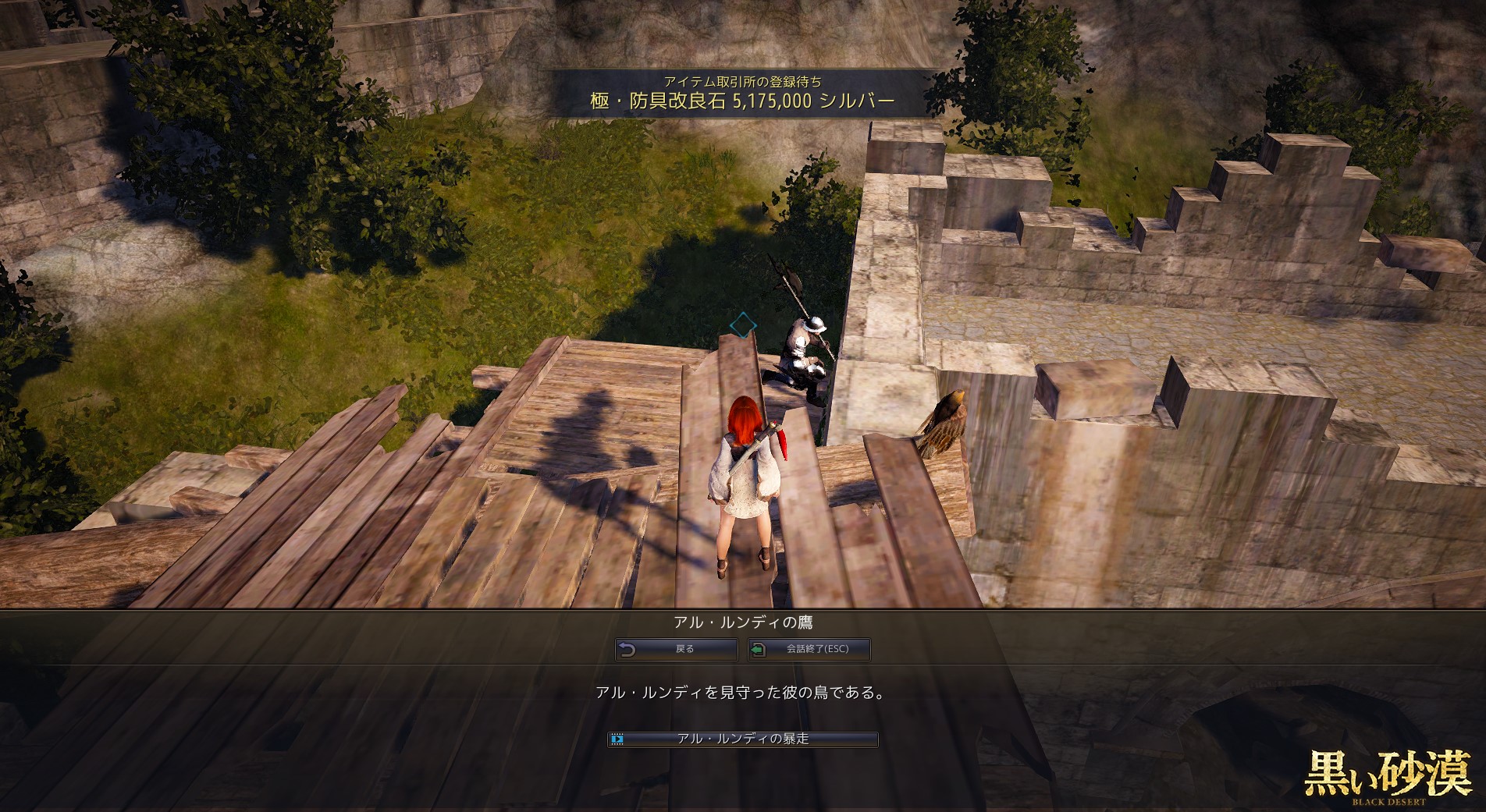
Task: End conversation with 会話終了 button
Action: pos(809,649)
